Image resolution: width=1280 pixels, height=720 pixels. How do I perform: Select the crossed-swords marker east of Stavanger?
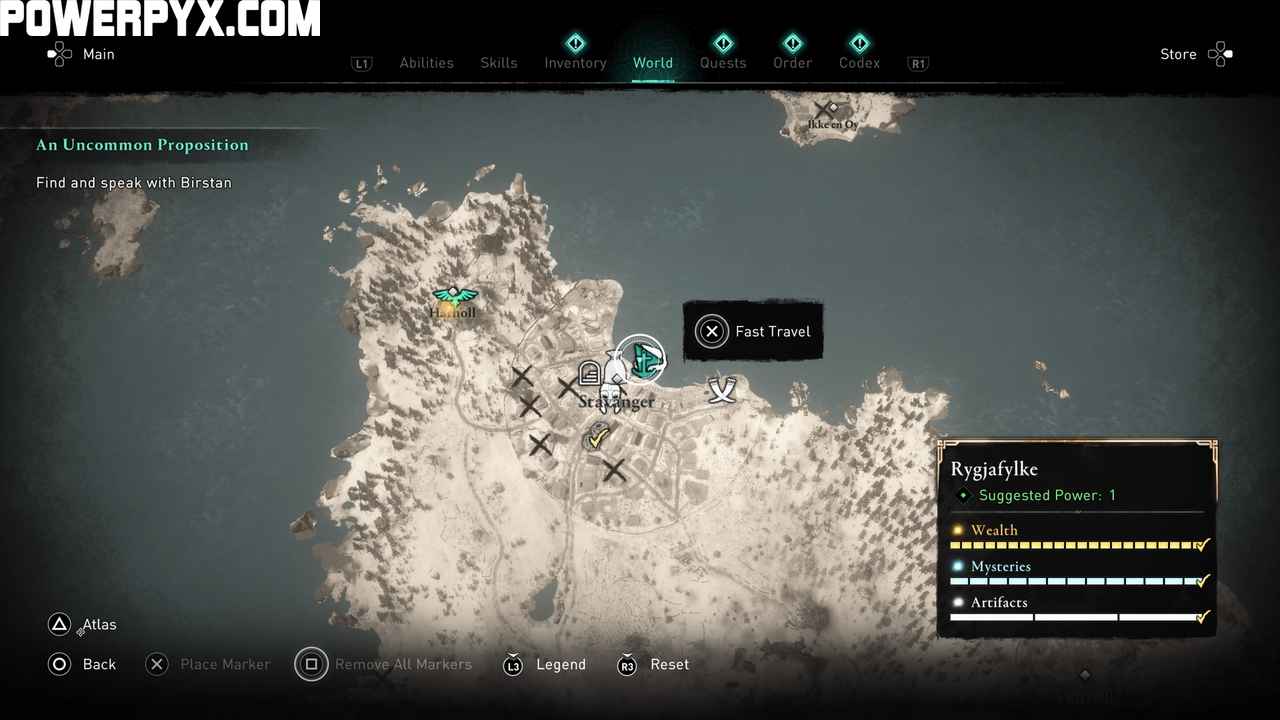pos(722,389)
